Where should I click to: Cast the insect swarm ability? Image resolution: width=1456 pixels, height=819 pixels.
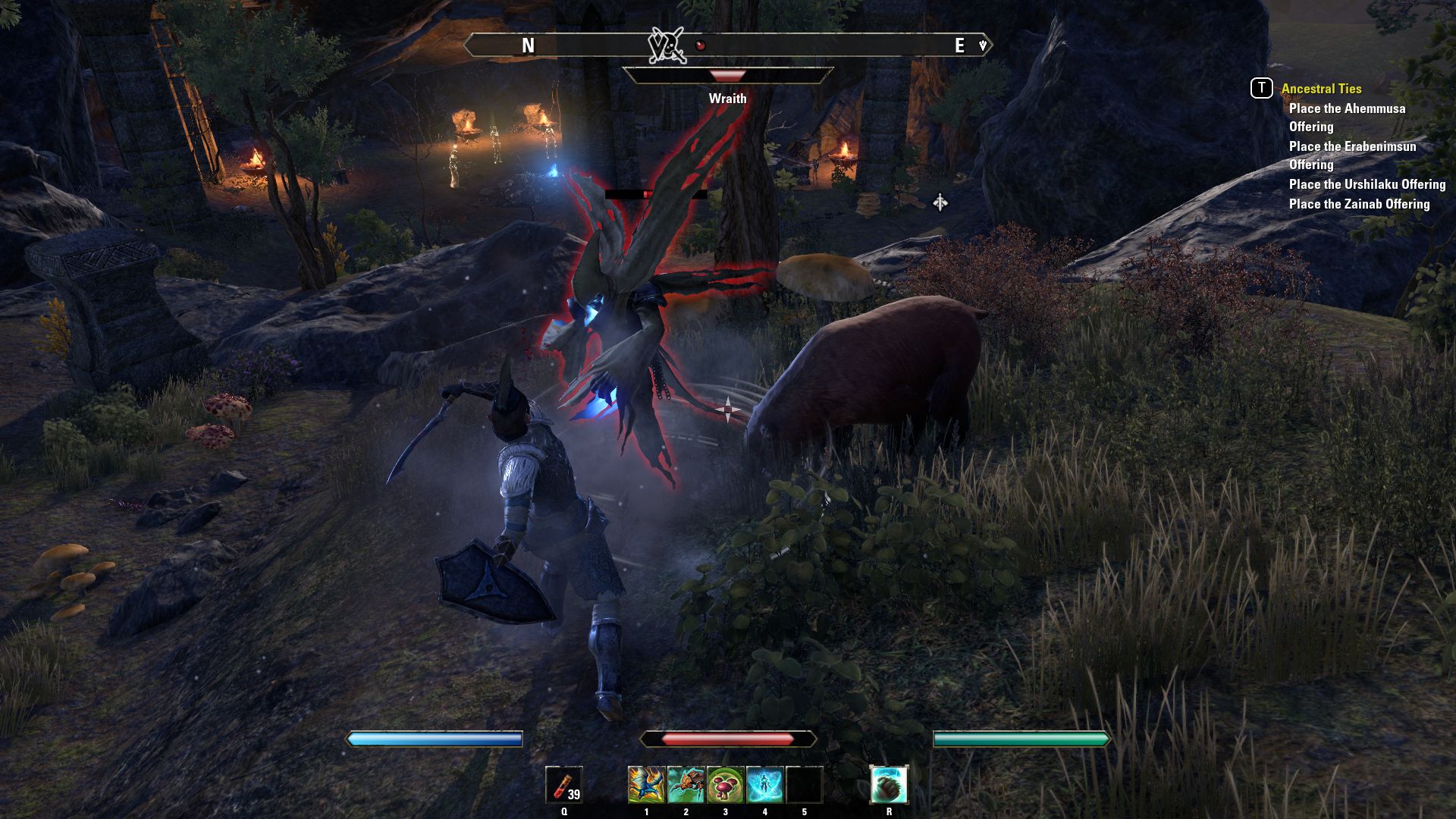click(x=686, y=784)
